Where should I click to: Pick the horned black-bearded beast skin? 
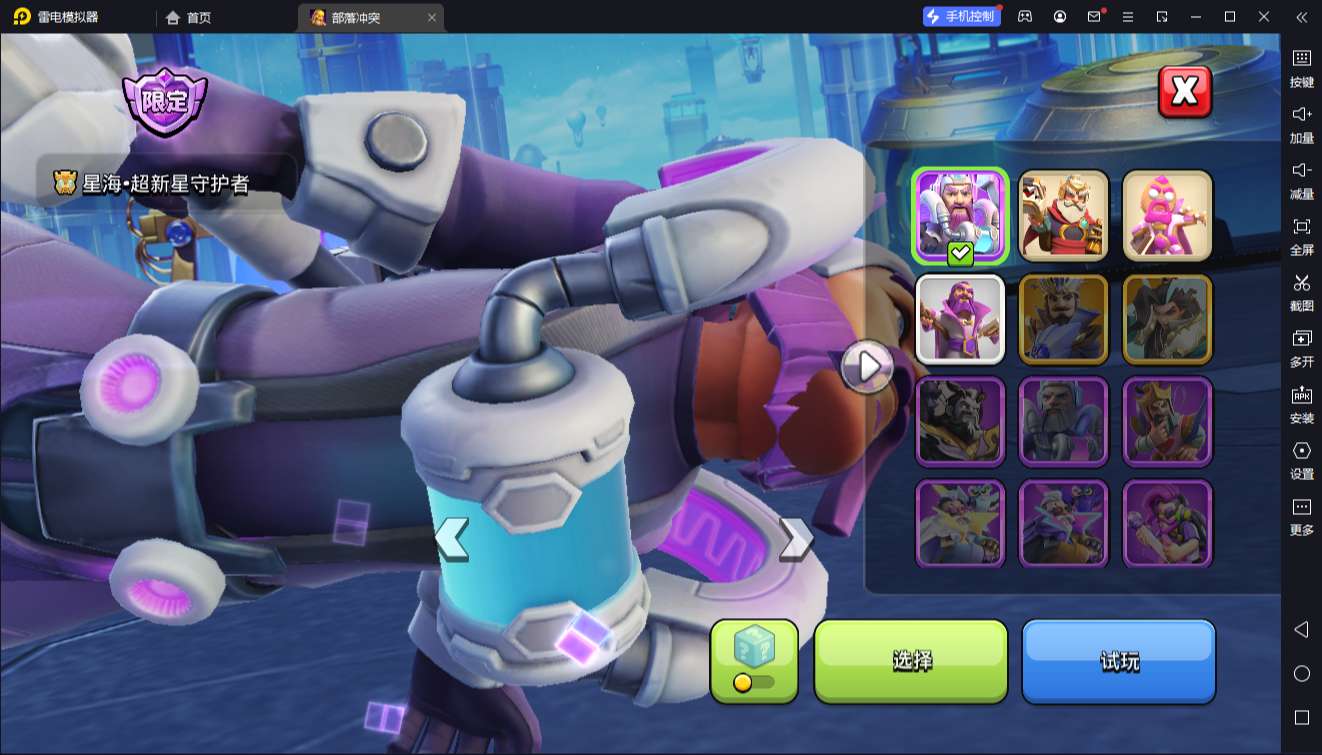(x=960, y=421)
